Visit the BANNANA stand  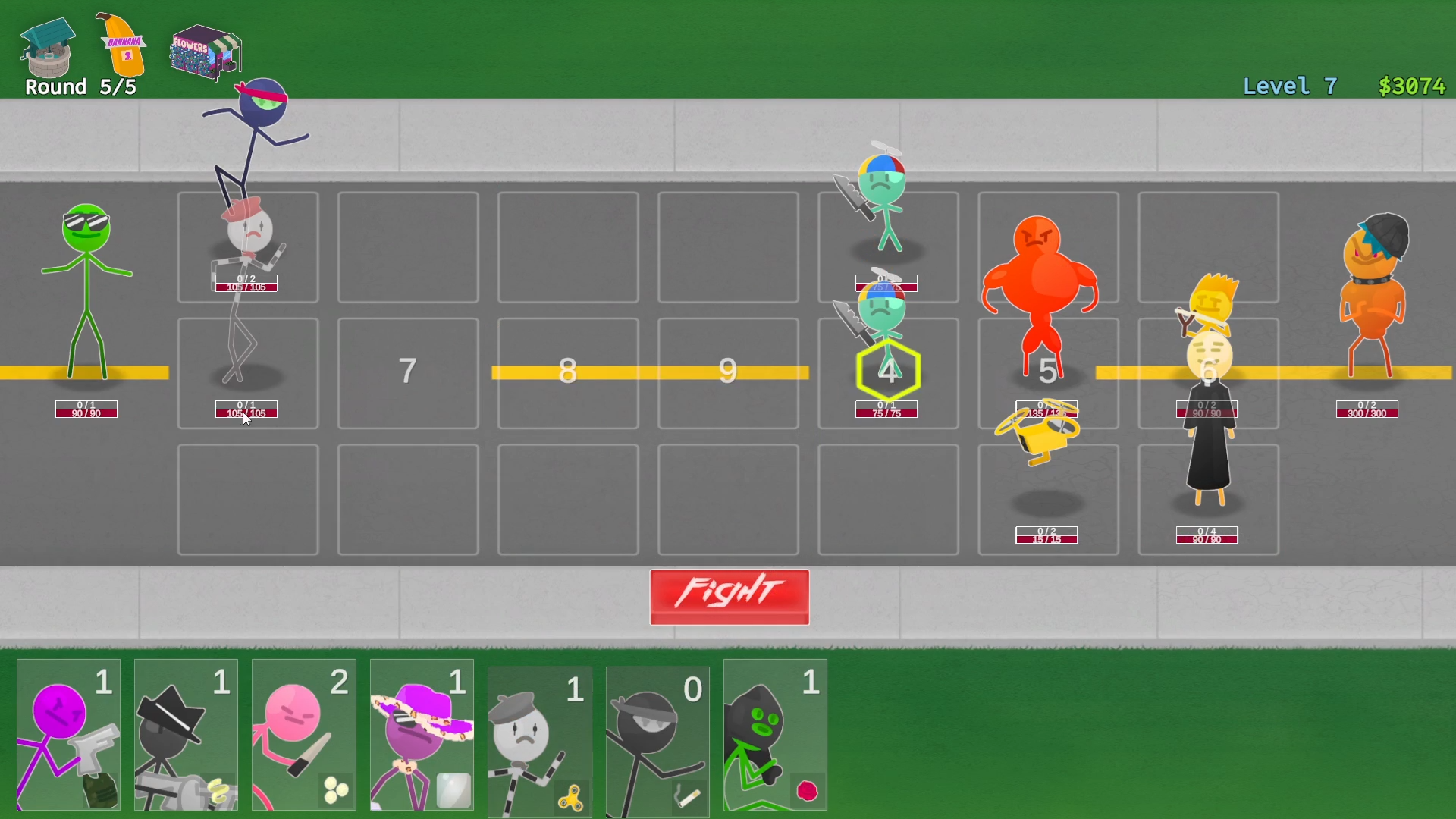(118, 45)
